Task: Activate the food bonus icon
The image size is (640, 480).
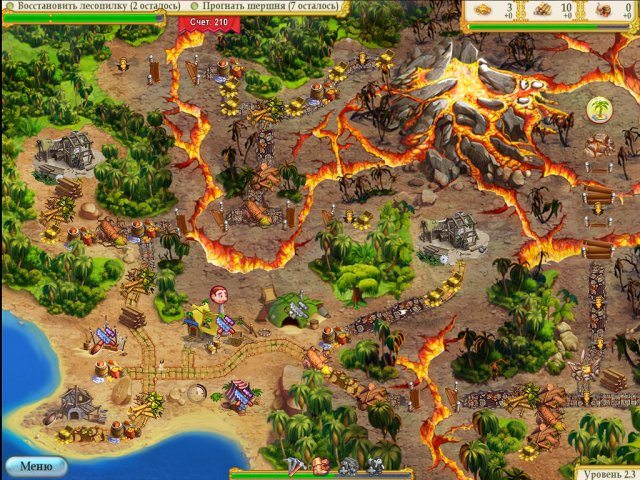Action: click(320, 465)
